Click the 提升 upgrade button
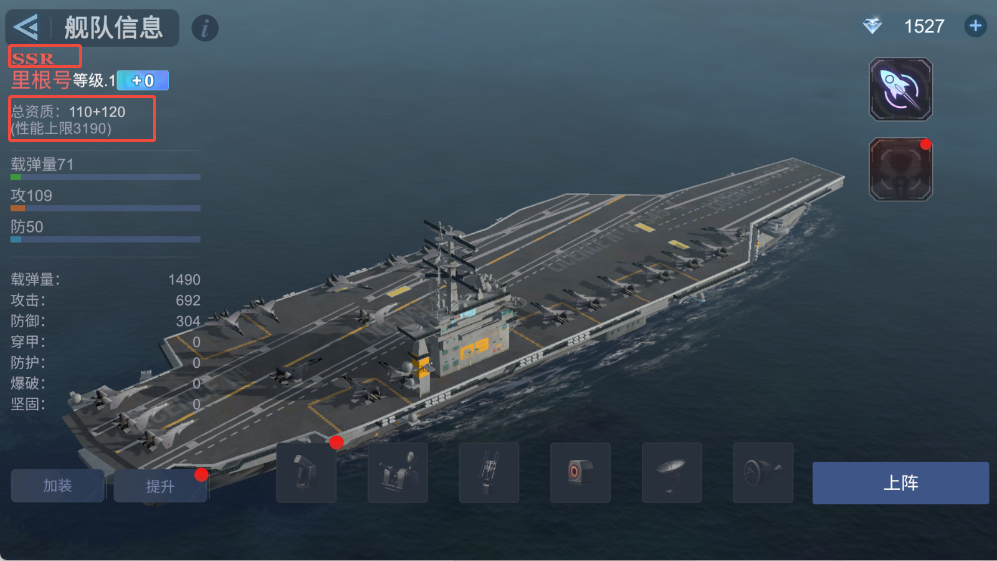997x561 pixels. click(160, 486)
